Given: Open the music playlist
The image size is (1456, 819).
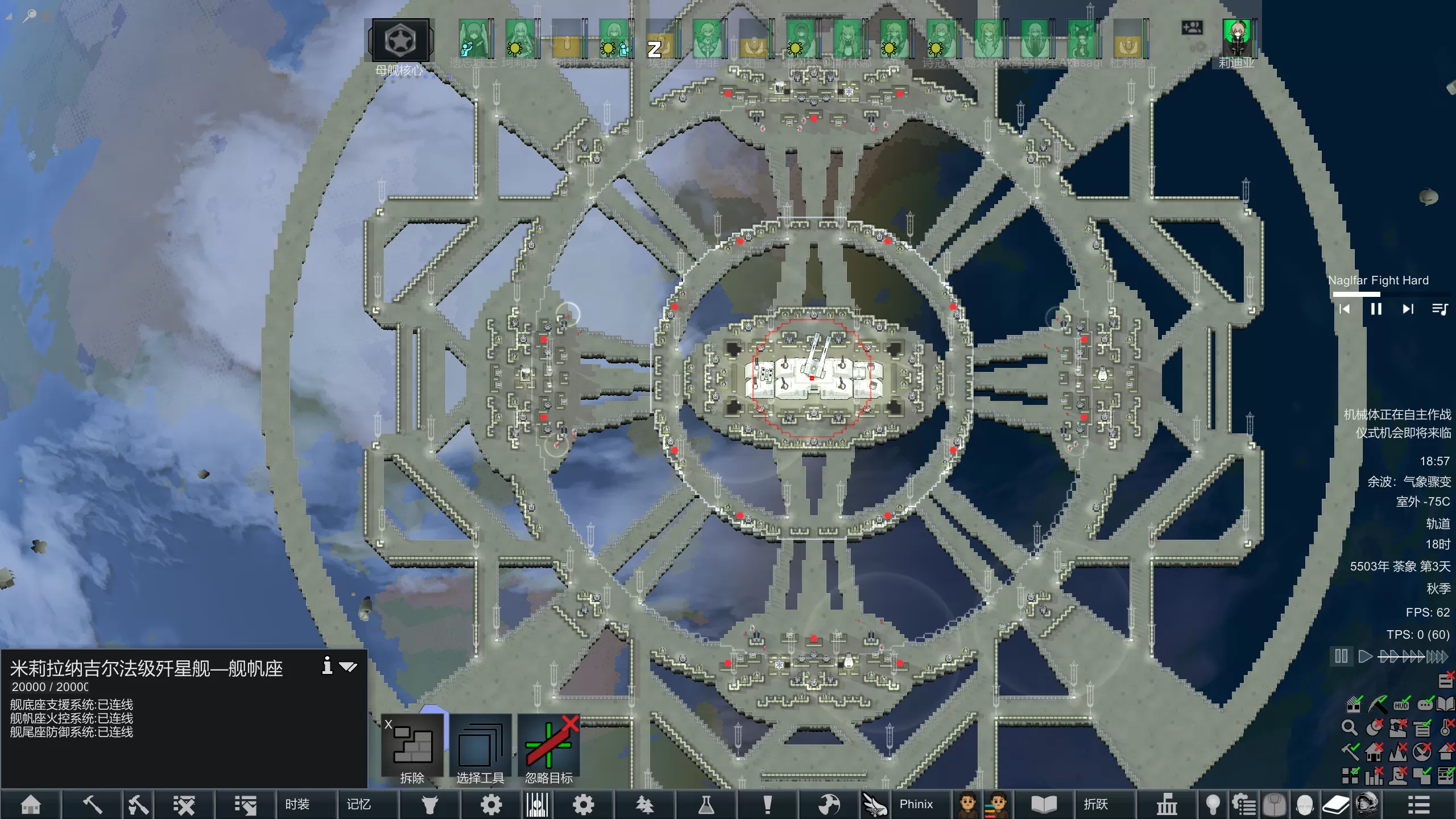Looking at the screenshot, I should point(1440,309).
